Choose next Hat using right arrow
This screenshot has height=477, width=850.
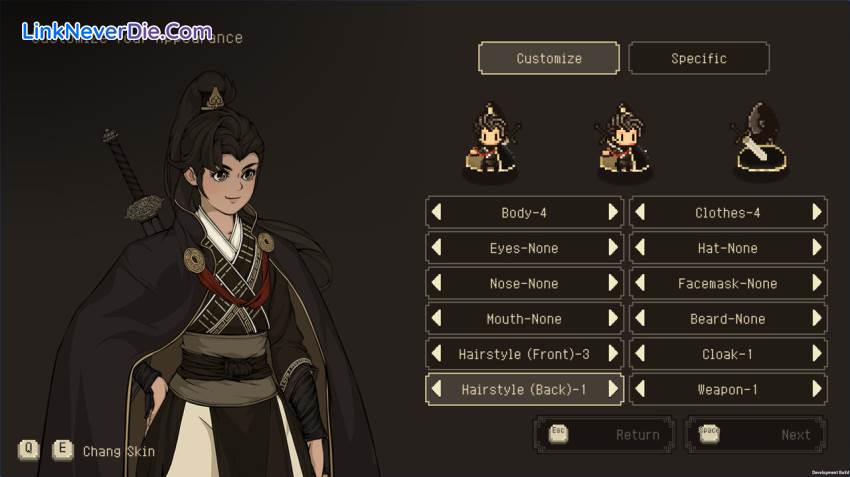[x=816, y=248]
